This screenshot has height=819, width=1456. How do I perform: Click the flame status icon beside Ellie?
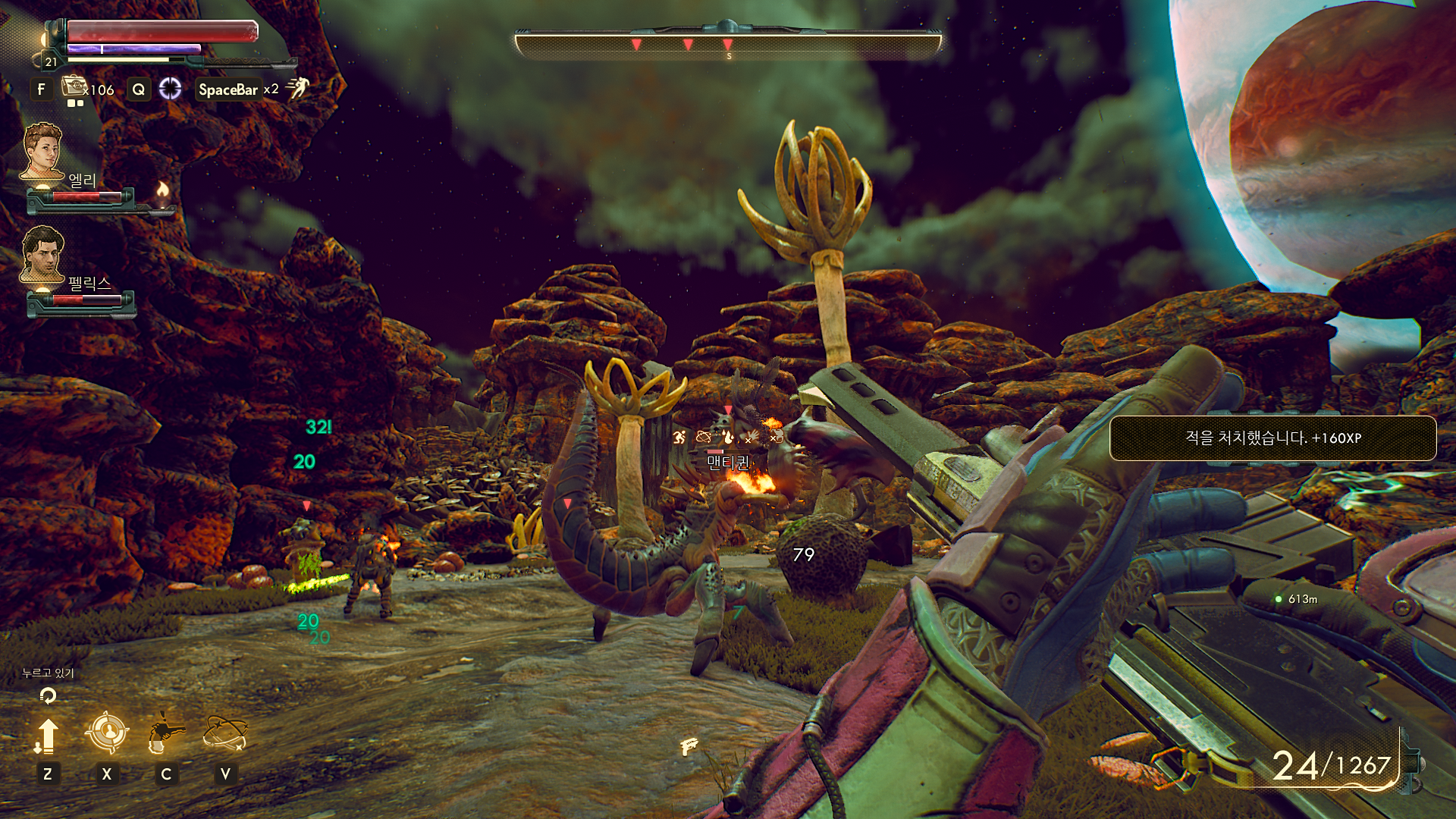162,190
